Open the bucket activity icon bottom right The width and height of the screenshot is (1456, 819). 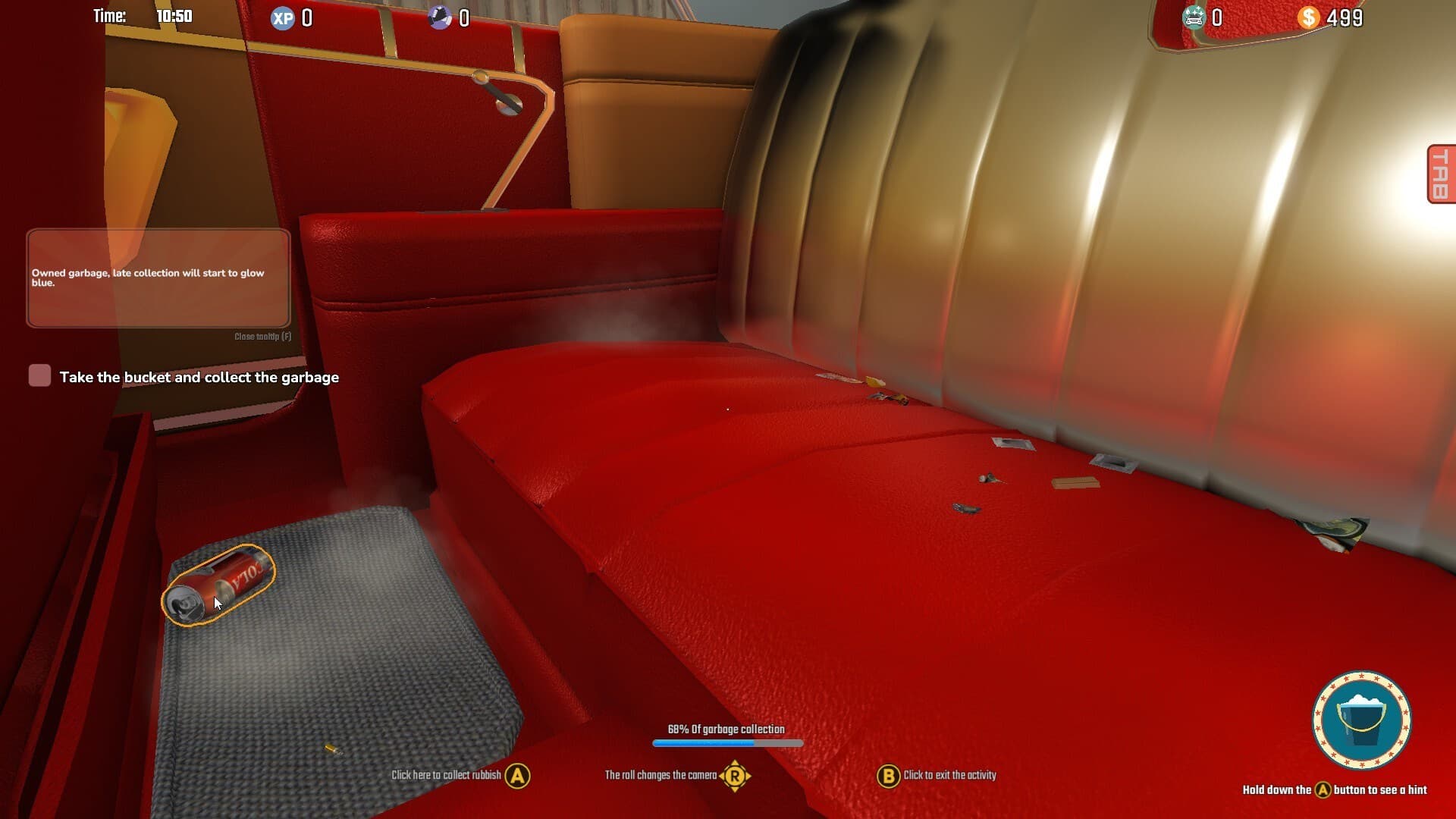pyautogui.click(x=1363, y=721)
